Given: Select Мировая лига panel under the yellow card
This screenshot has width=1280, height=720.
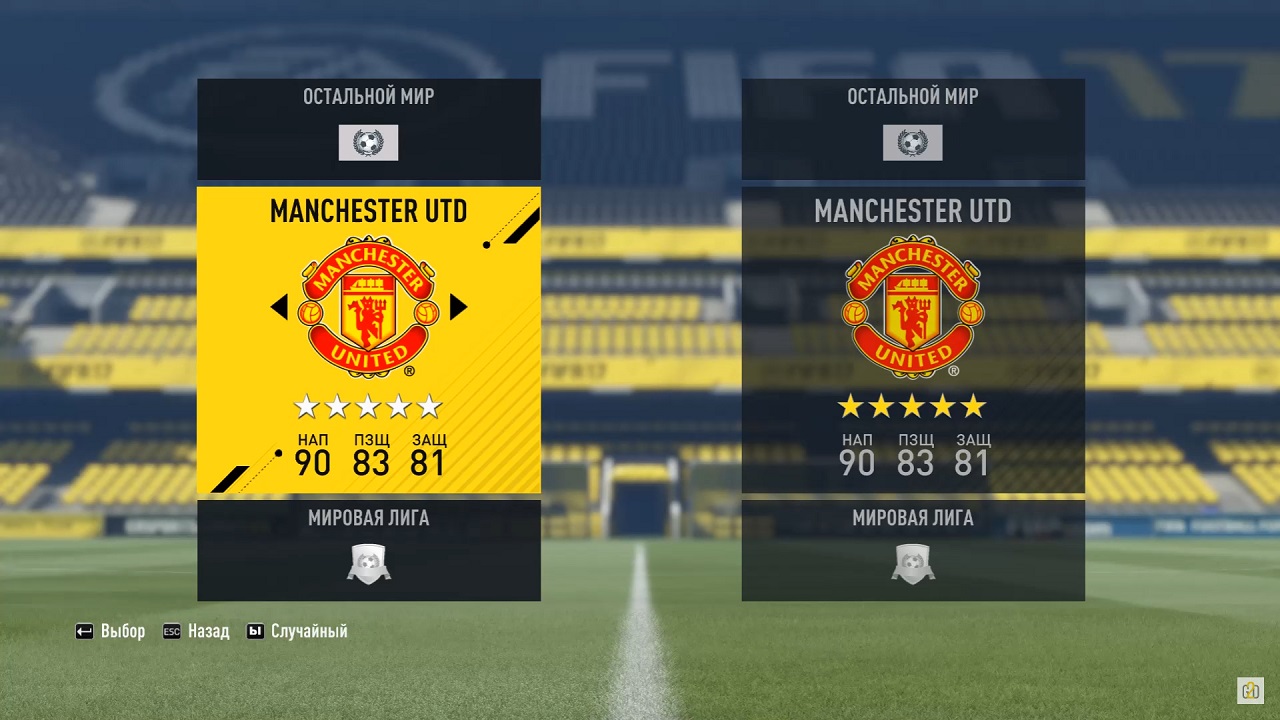Looking at the screenshot, I should click(369, 550).
